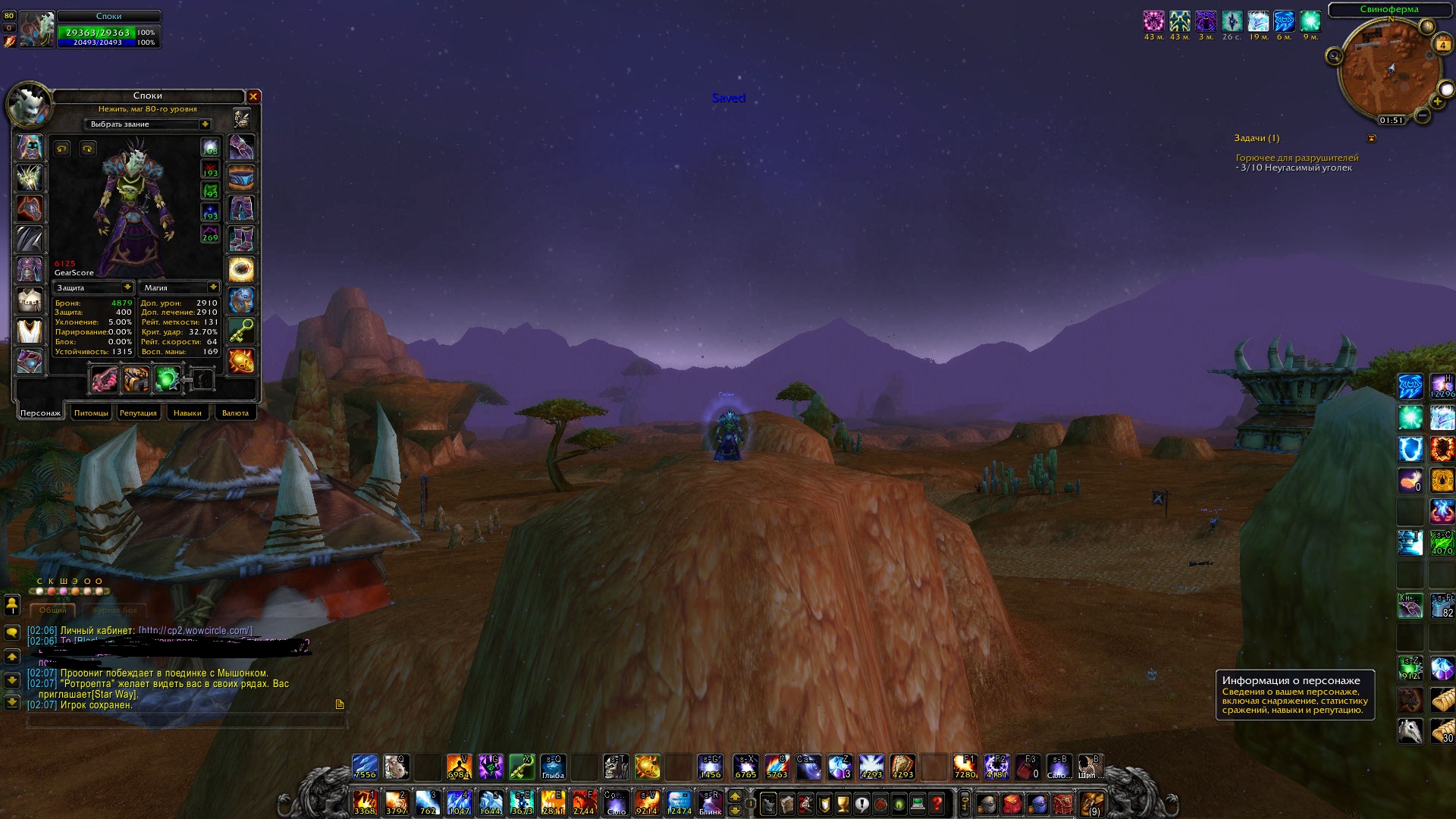Open the minimap tracking magnifier button
Image resolution: width=1456 pixels, height=819 pixels.
pyautogui.click(x=1334, y=56)
